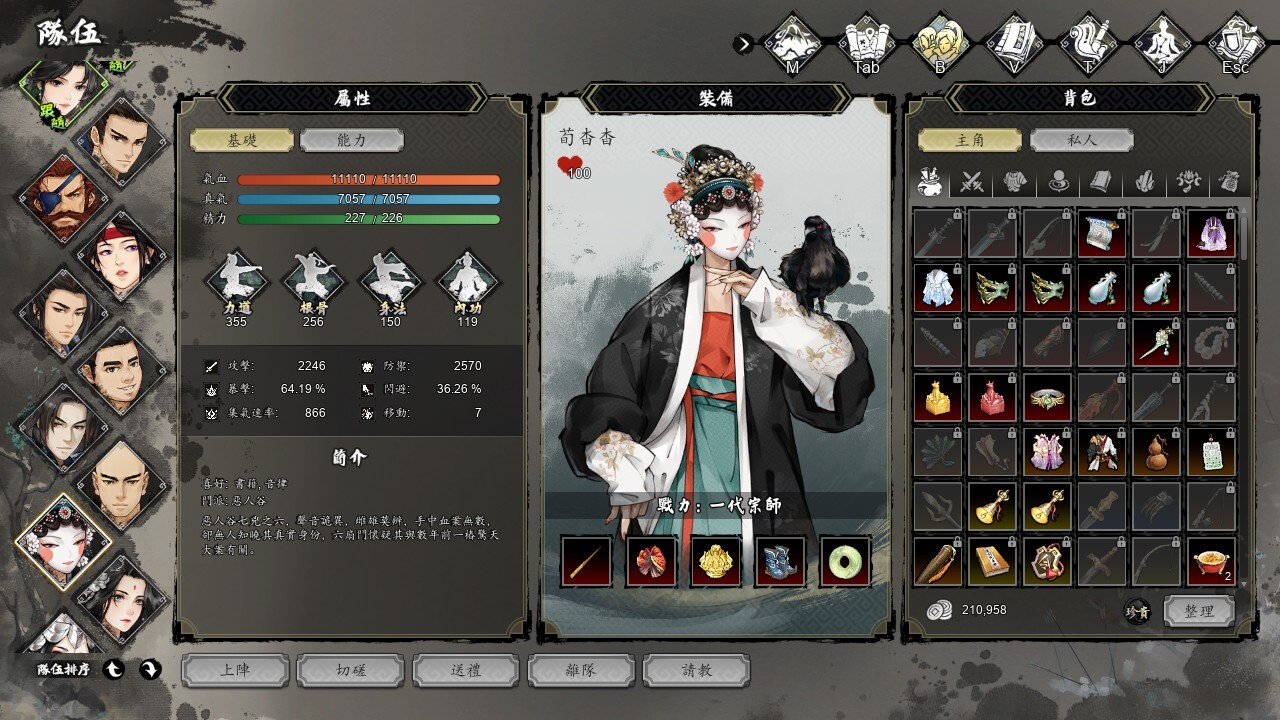This screenshot has height=720, width=1280.
Task: Select the purple crystal inventory item
Action: coord(1210,234)
